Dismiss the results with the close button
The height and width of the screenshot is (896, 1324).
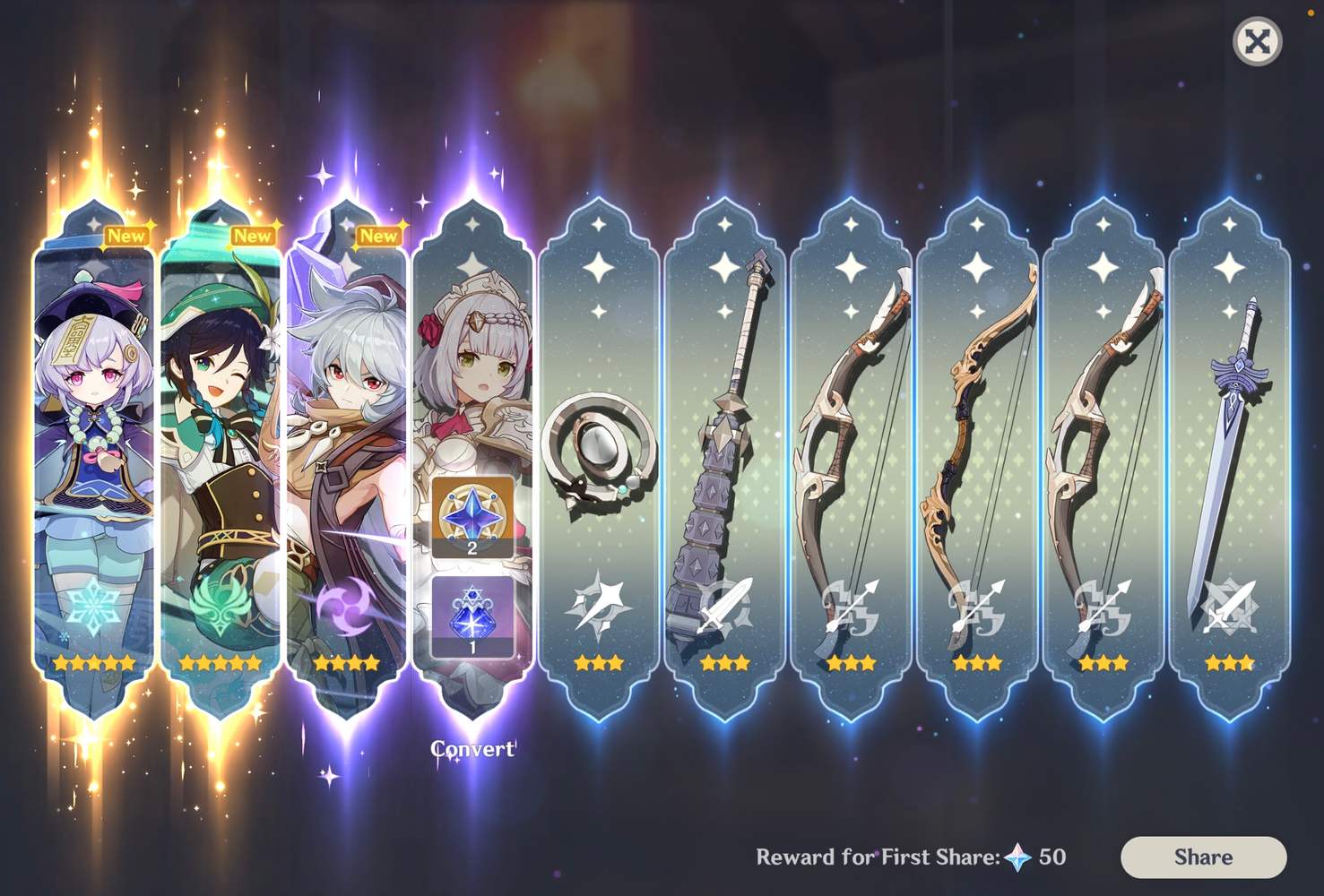click(x=1257, y=40)
